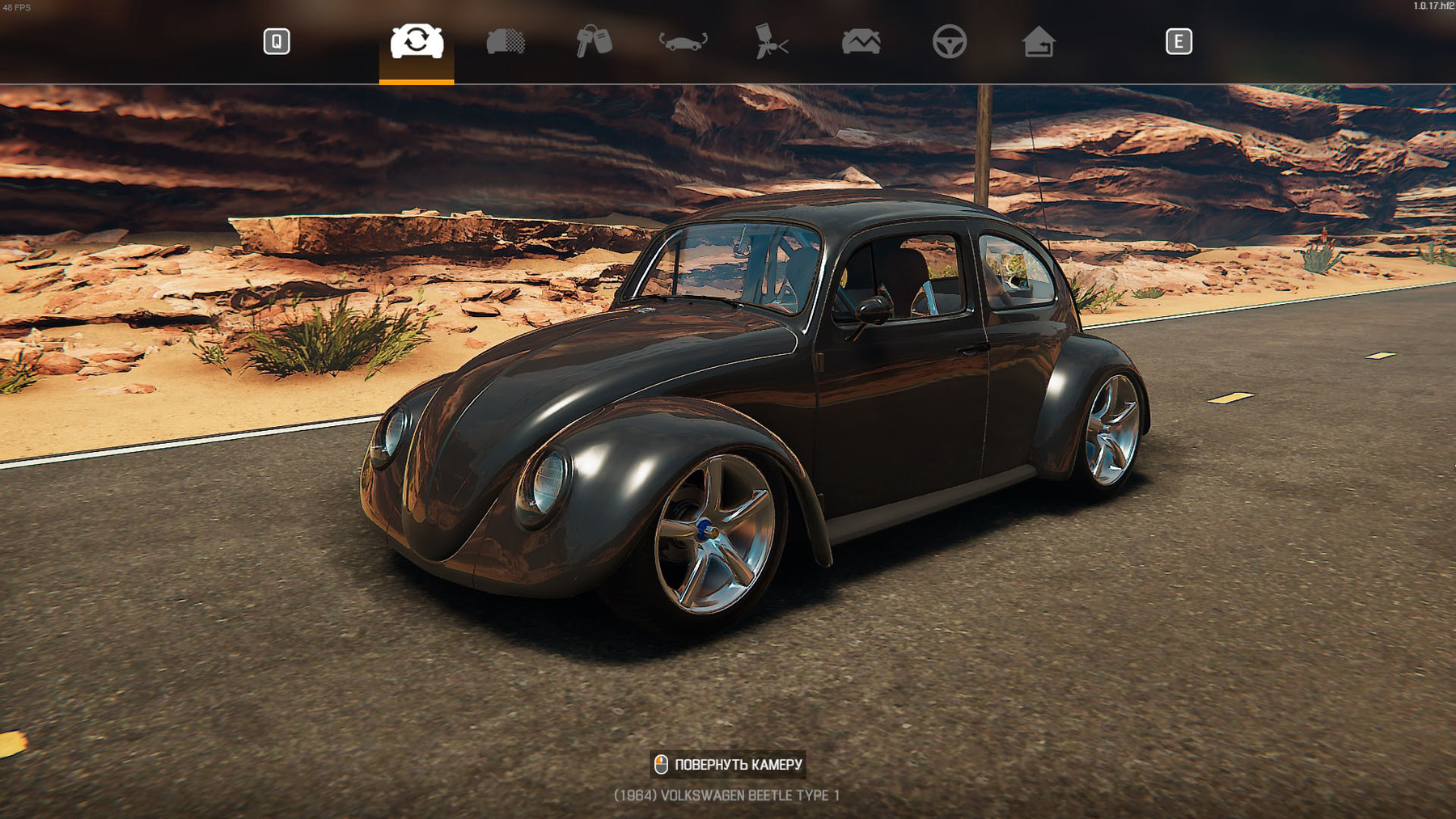The image size is (1456, 819).
Task: Select the Volkswagen Beetle name label
Action: 726,795
